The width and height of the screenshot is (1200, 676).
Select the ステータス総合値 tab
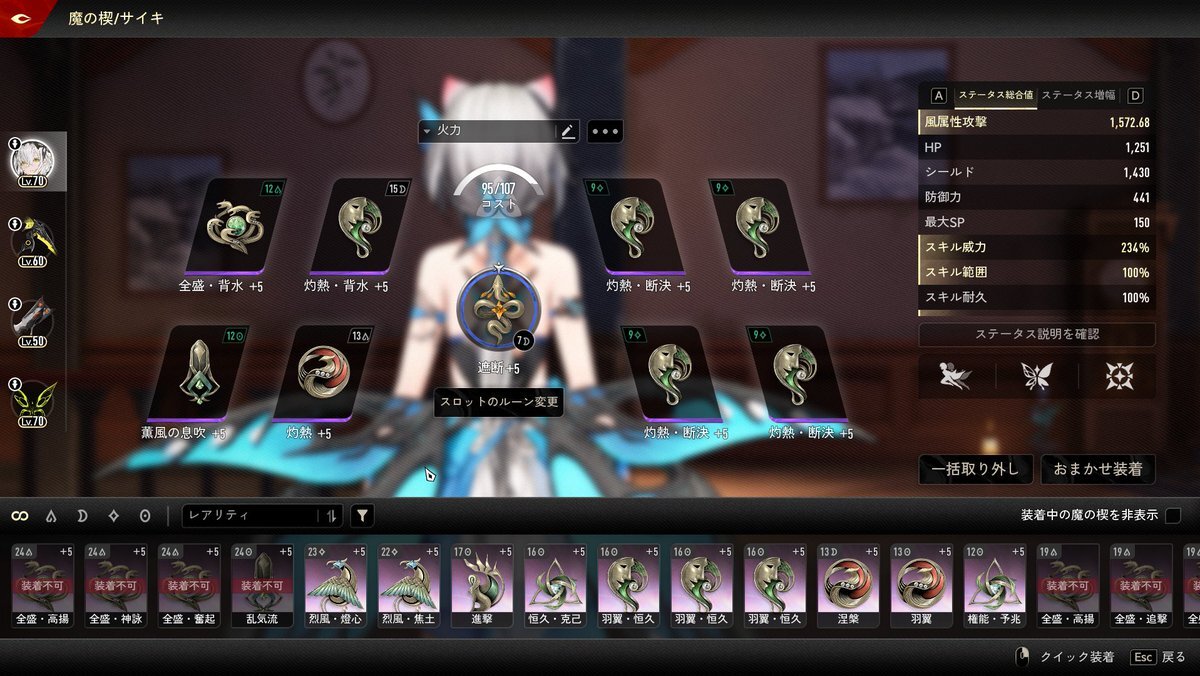pyautogui.click(x=995, y=96)
